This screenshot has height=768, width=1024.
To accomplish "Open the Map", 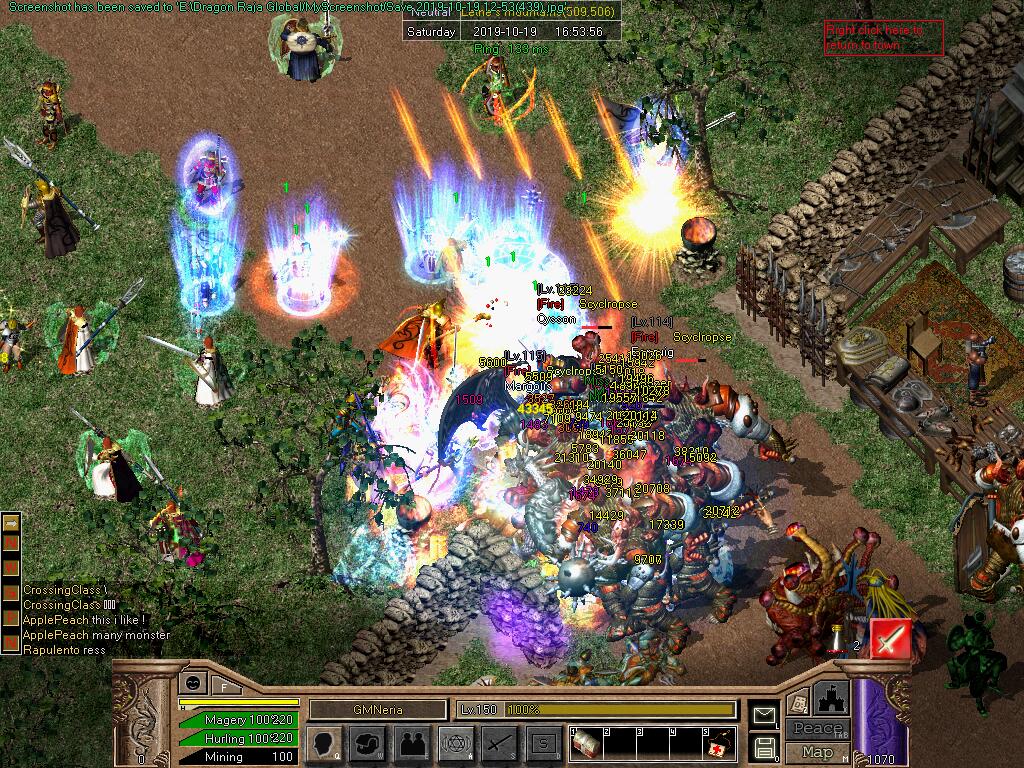I will (x=817, y=752).
